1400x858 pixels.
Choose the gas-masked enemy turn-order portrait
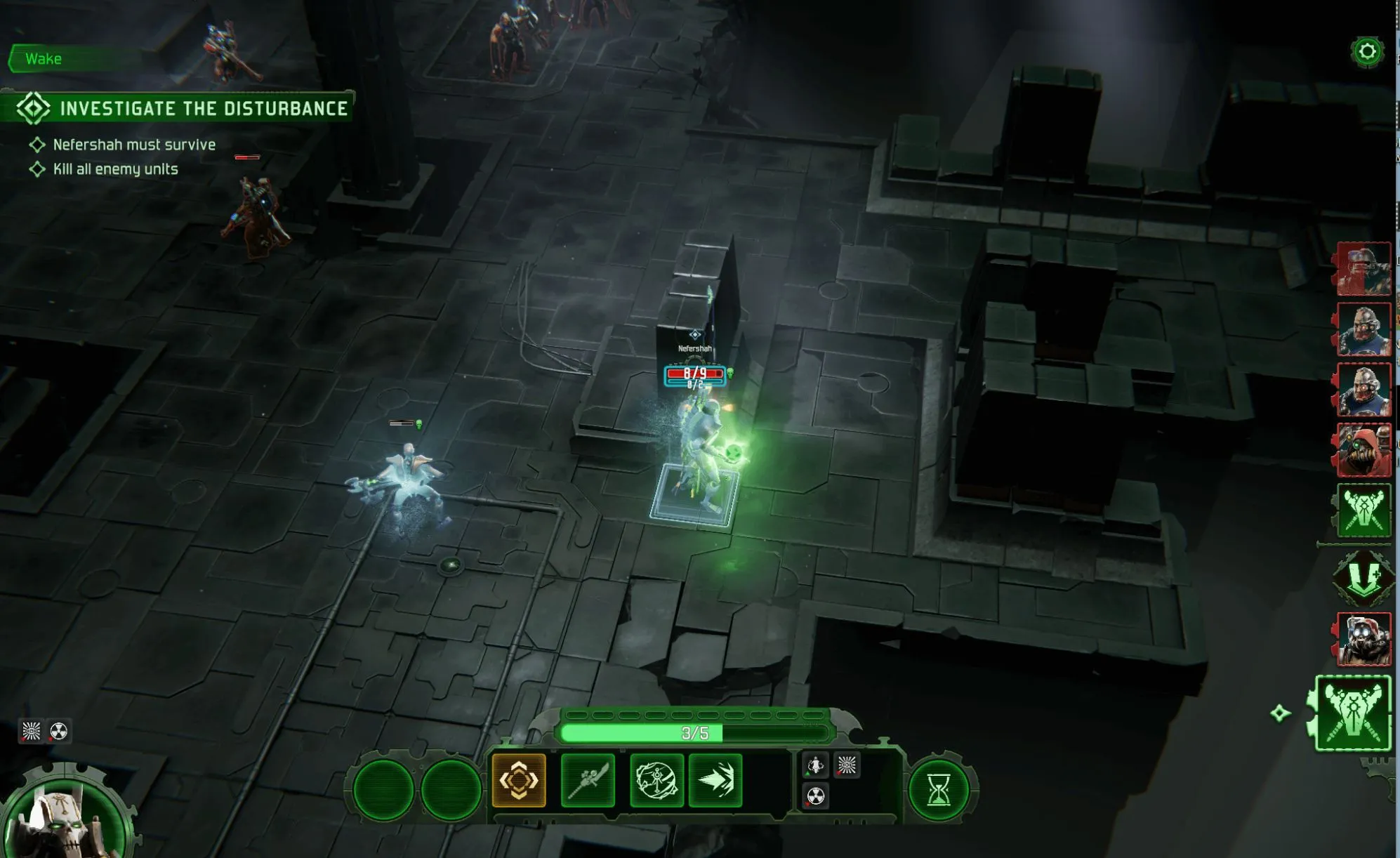[x=1363, y=639]
